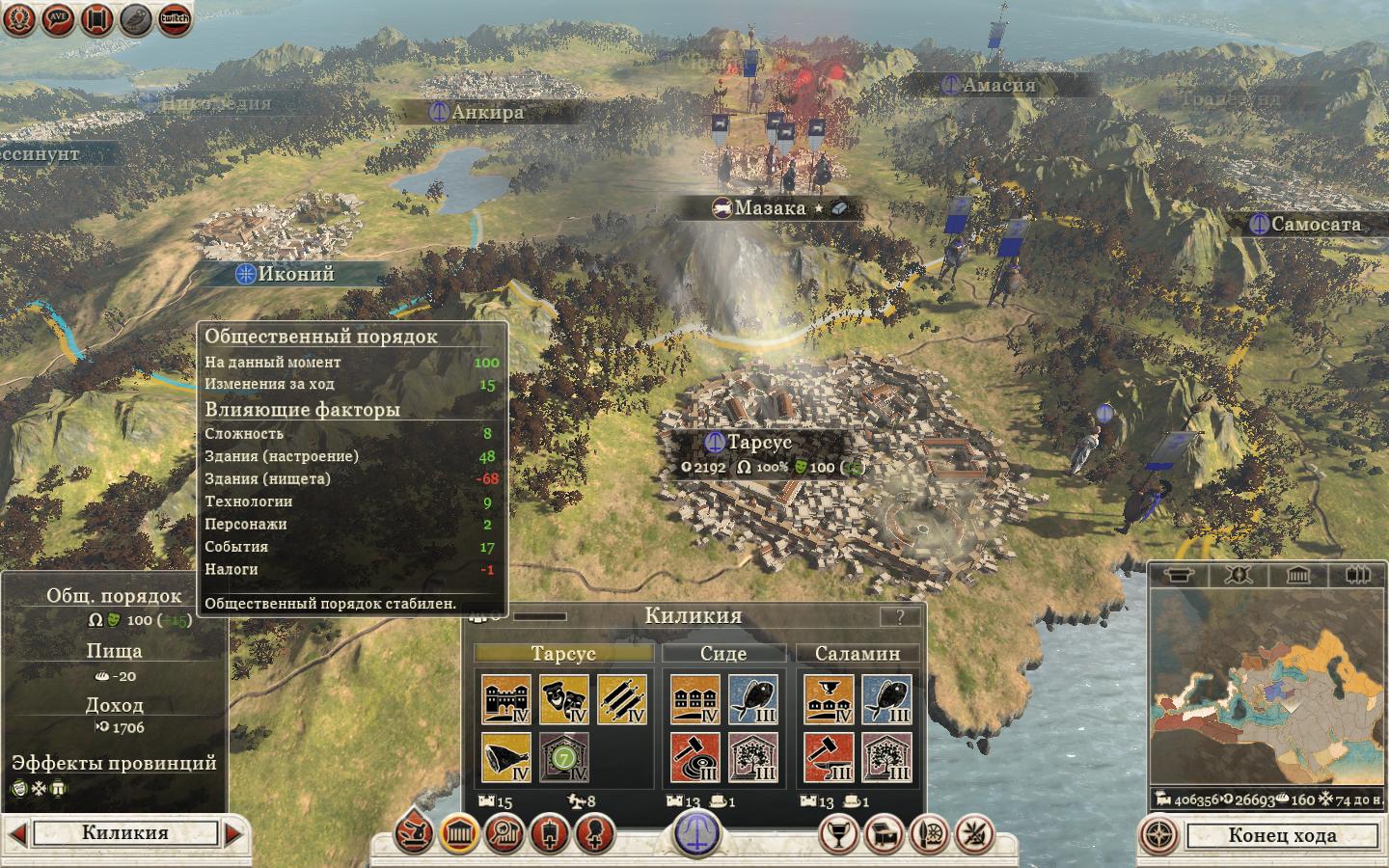
Task: Open the Twitch button in top bar
Action: click(174, 18)
